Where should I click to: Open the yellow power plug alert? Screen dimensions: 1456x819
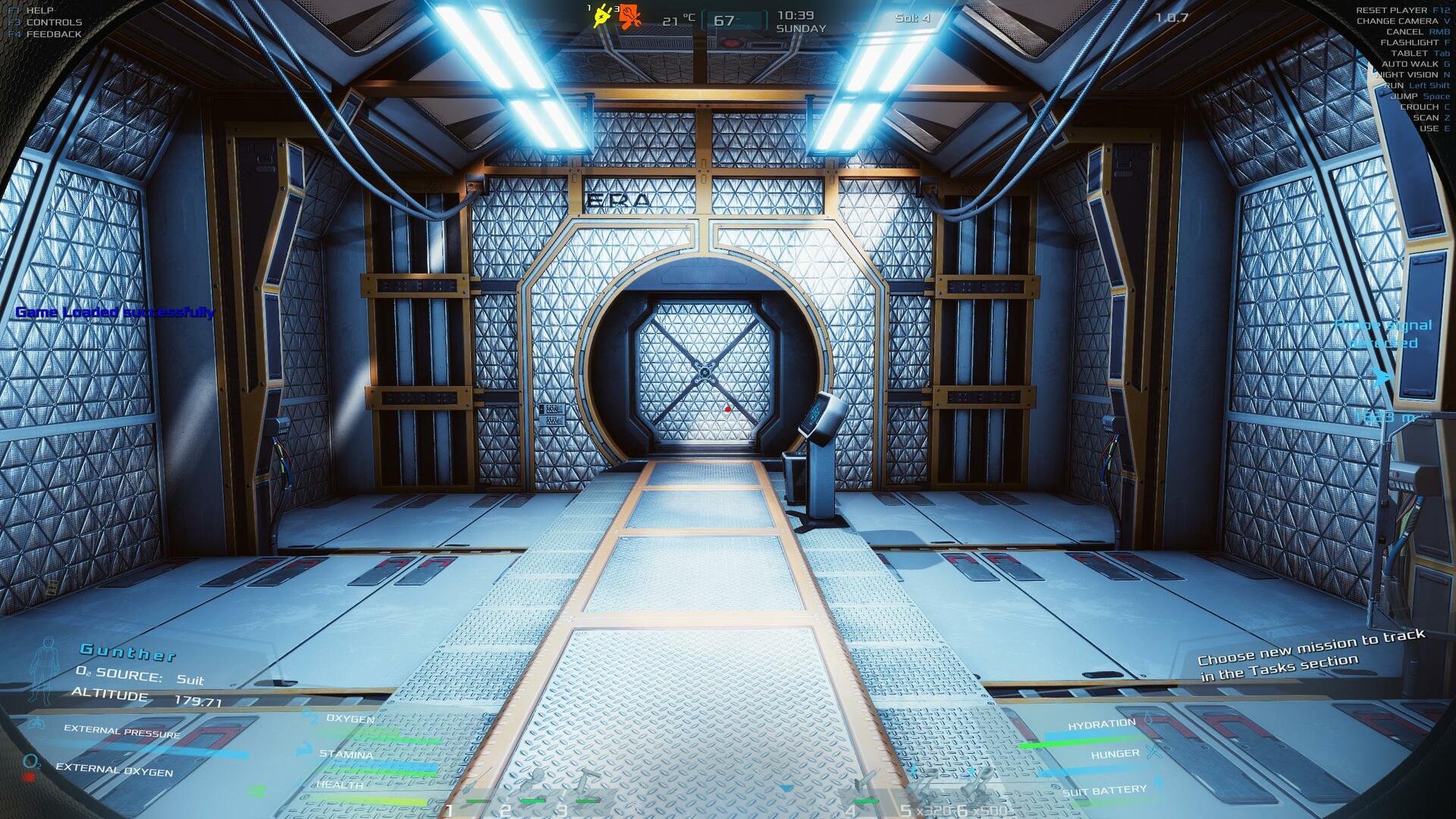pos(603,16)
